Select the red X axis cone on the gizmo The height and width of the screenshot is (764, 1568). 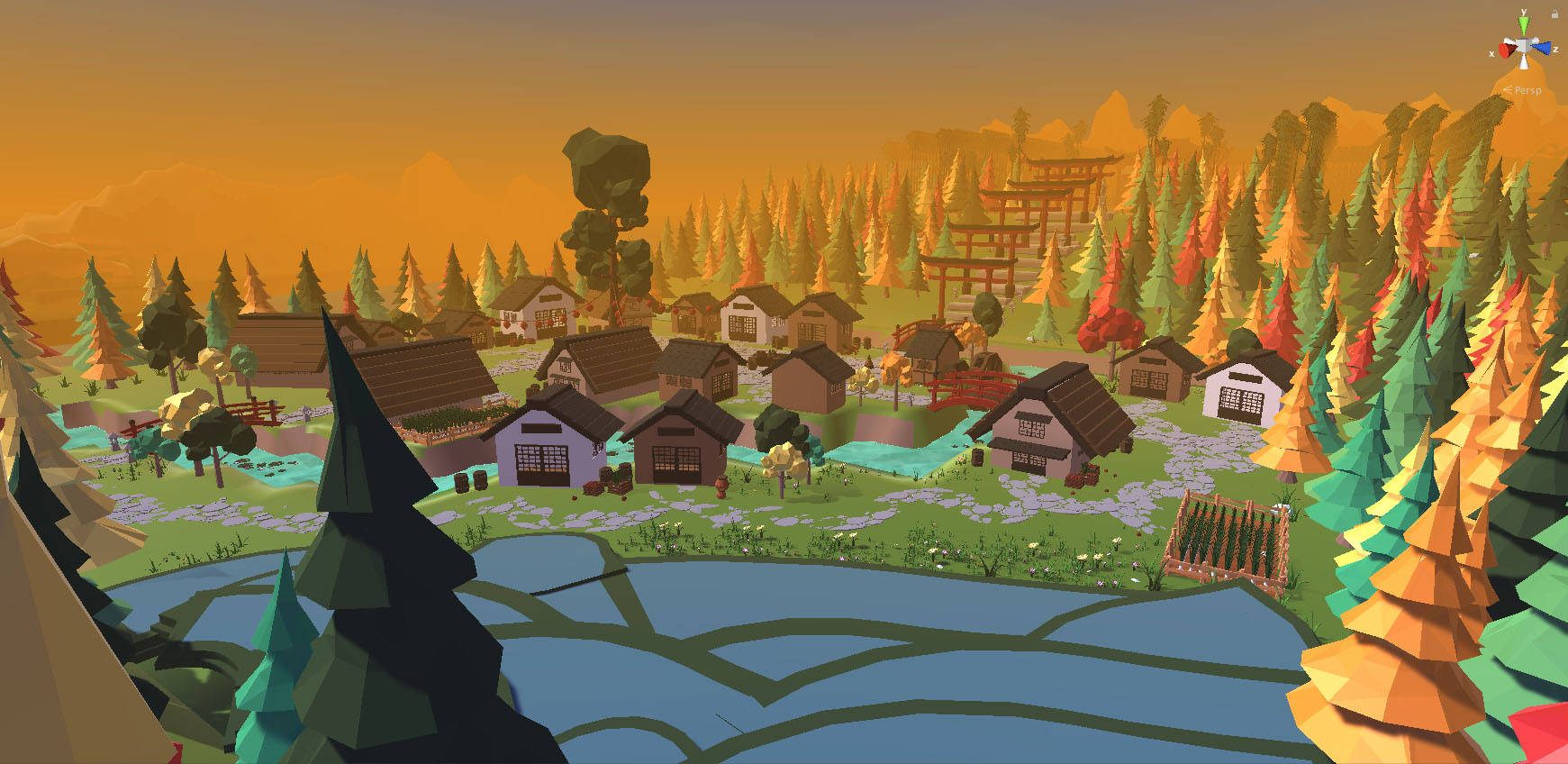click(1506, 48)
